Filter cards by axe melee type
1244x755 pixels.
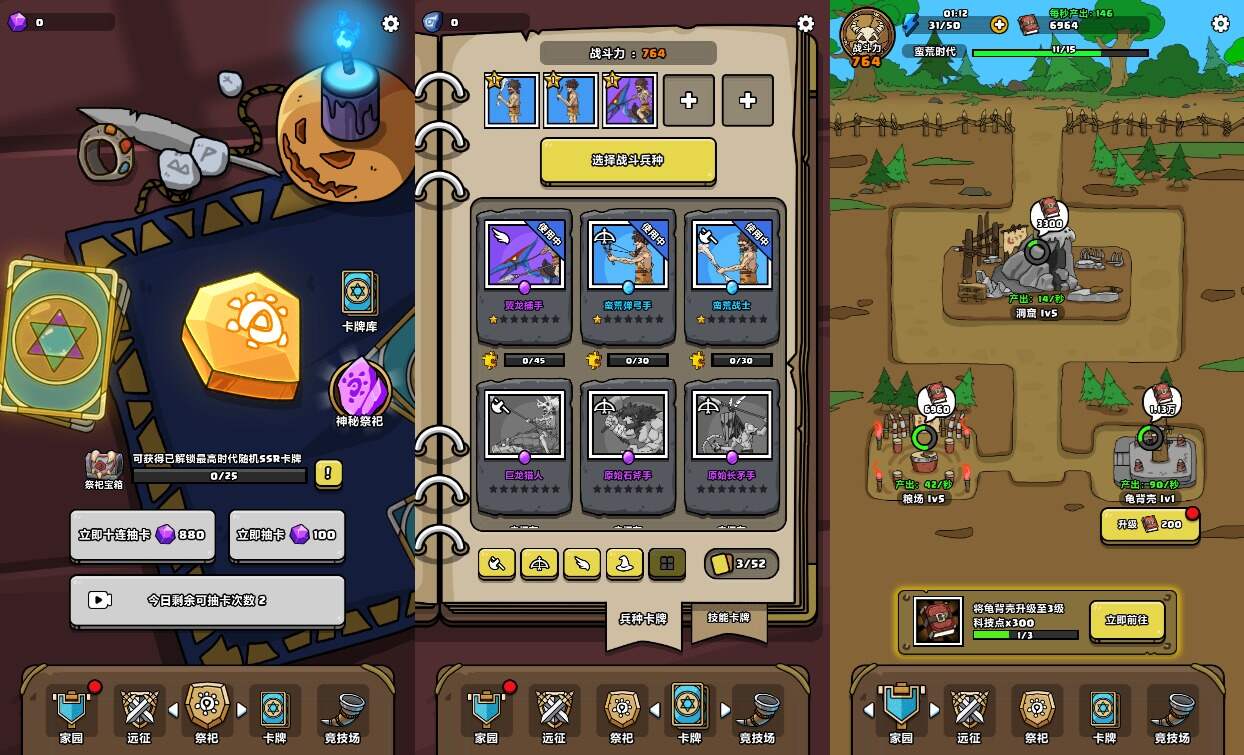496,564
